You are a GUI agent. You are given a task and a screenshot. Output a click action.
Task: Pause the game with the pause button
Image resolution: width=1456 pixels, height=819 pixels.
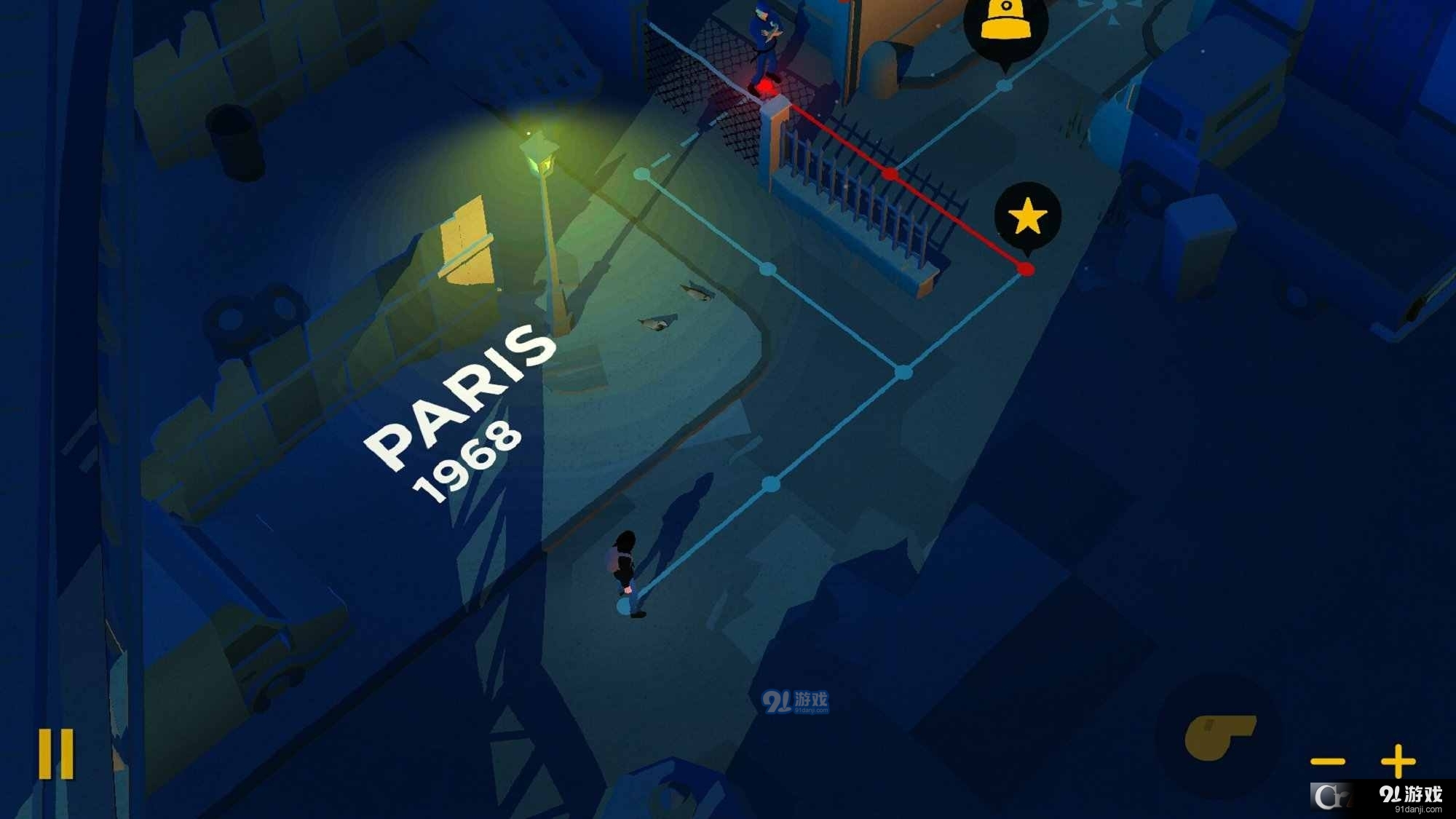pyautogui.click(x=56, y=754)
